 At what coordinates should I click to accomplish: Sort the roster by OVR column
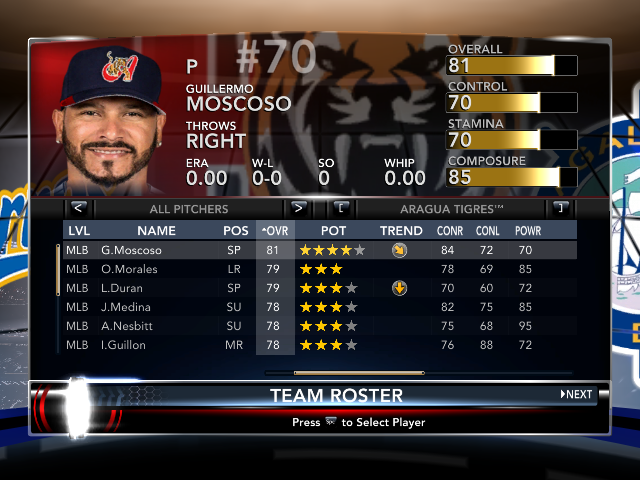pos(274,231)
